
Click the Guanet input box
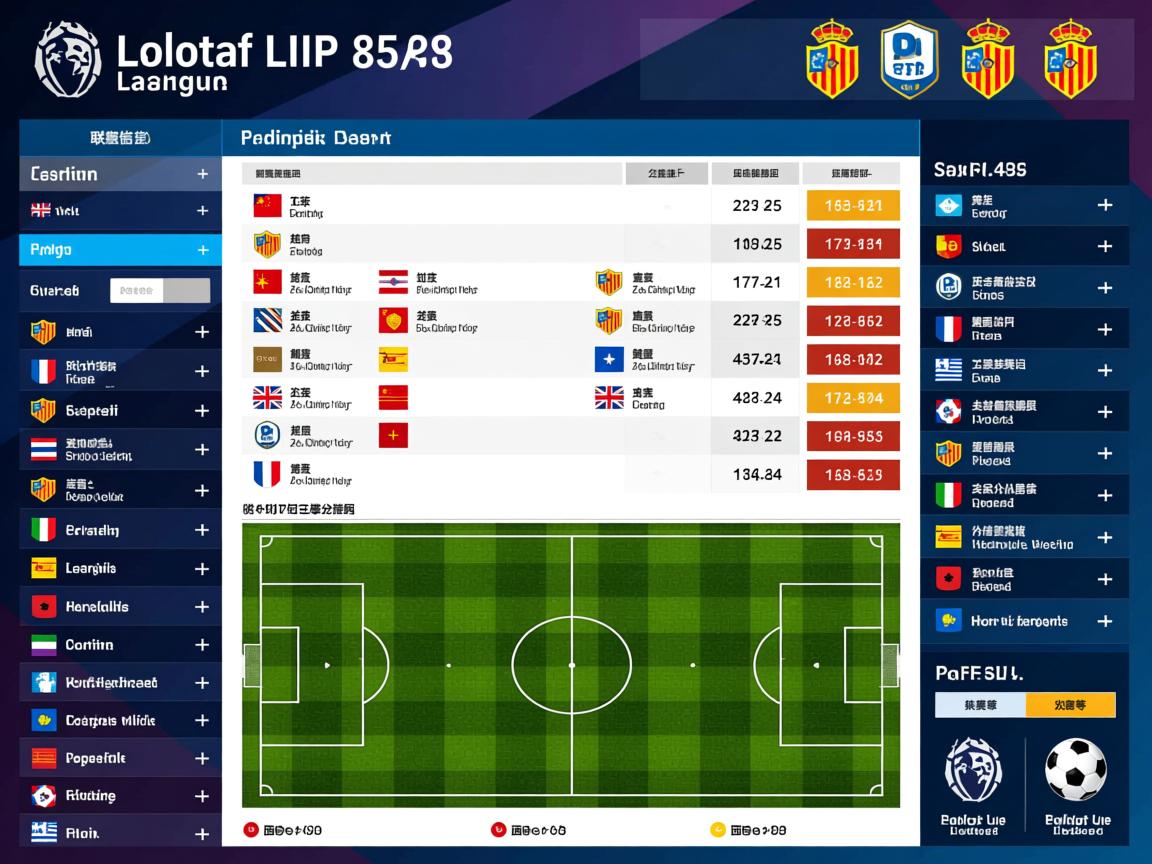point(160,291)
